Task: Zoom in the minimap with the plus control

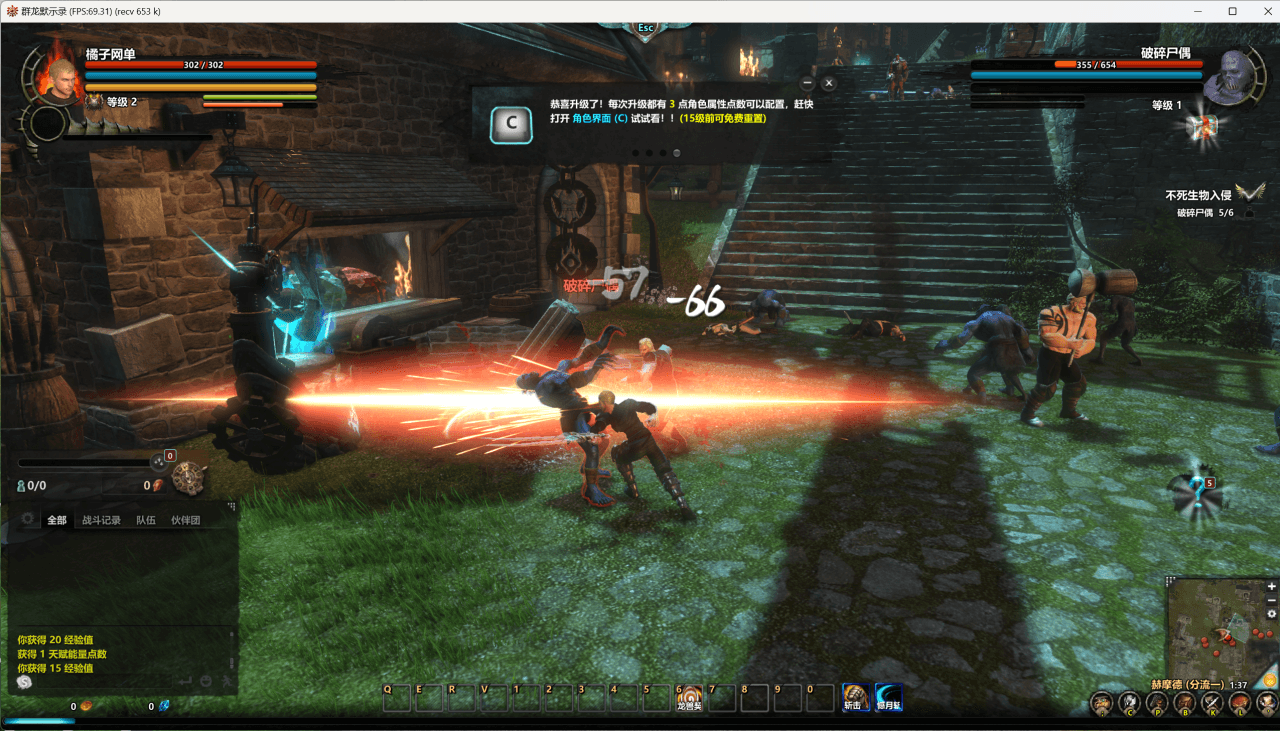Action: (1272, 586)
